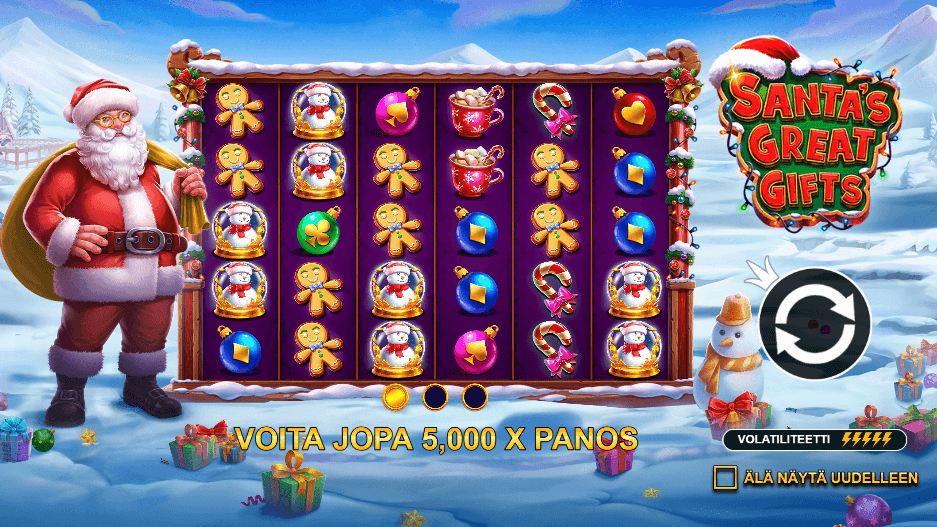
Task: Select the highlighted gold slide indicator dot
Action: [396, 397]
